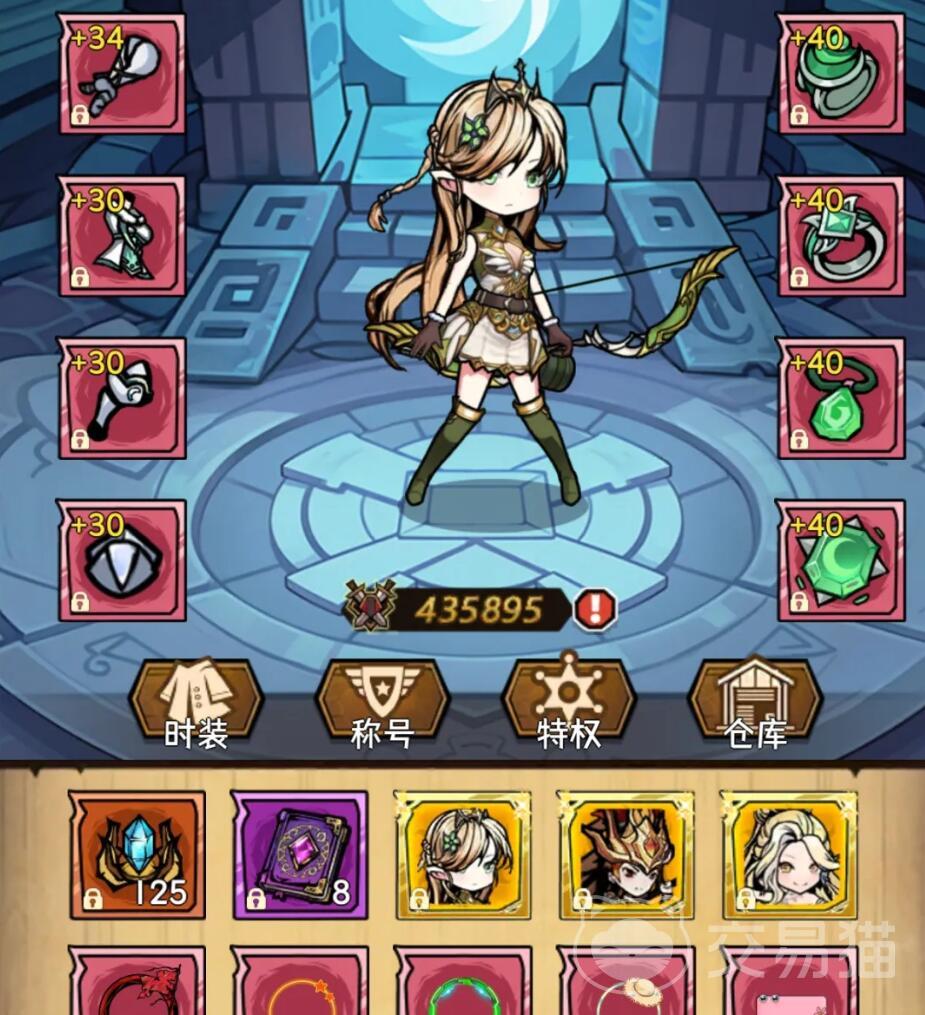Select the purple spellbook item
This screenshot has width=925, height=1015.
point(300,854)
